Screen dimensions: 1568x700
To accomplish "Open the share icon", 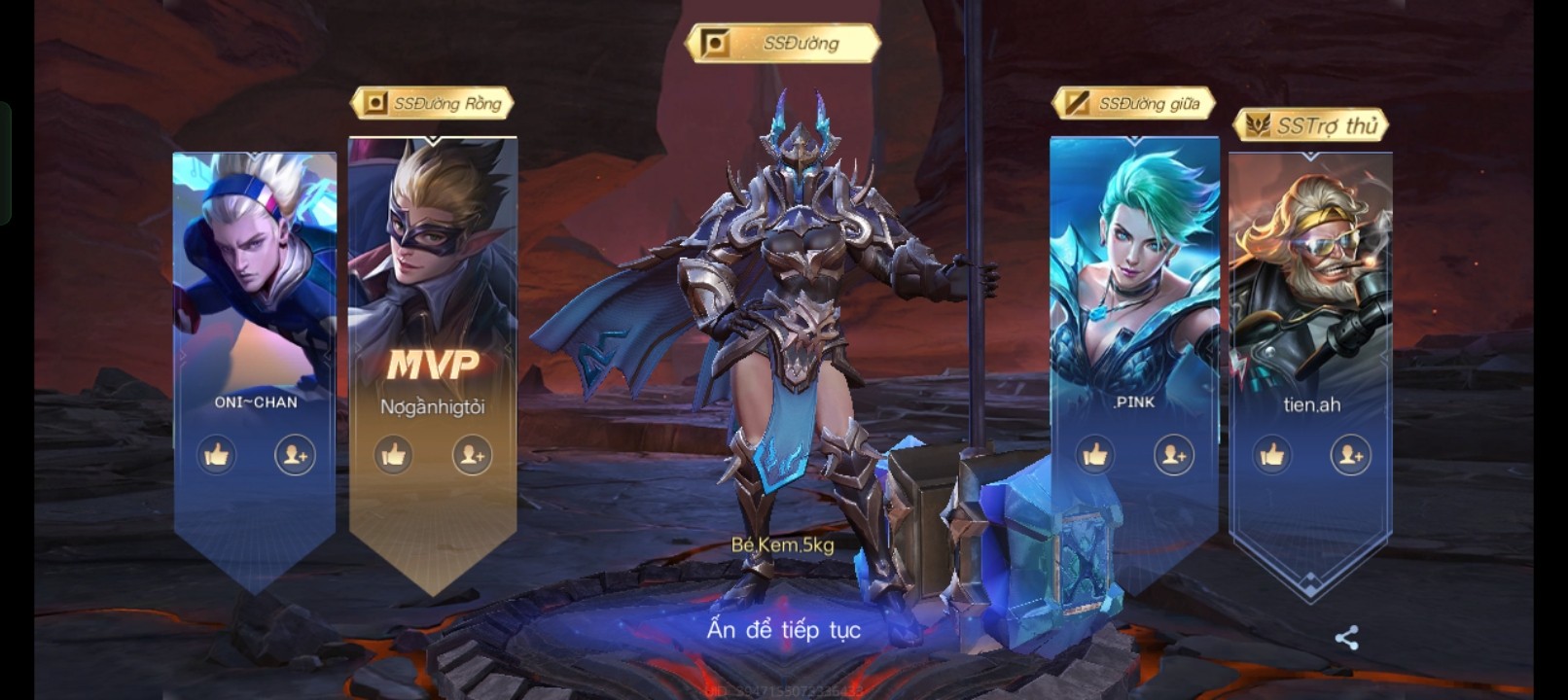I will (x=1346, y=638).
